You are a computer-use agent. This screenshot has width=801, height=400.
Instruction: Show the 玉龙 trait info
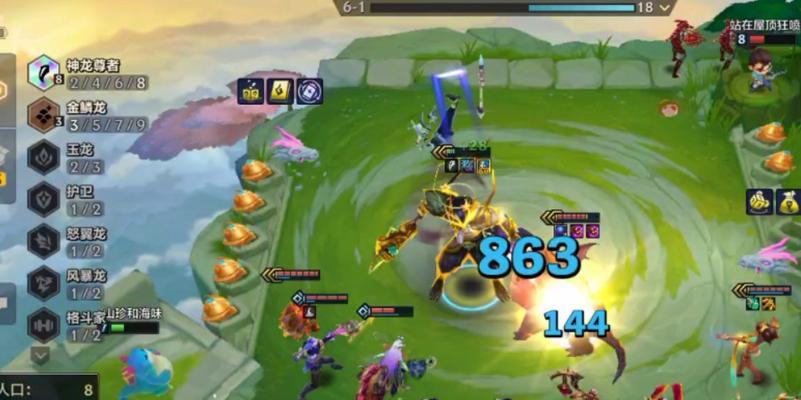pos(44,157)
